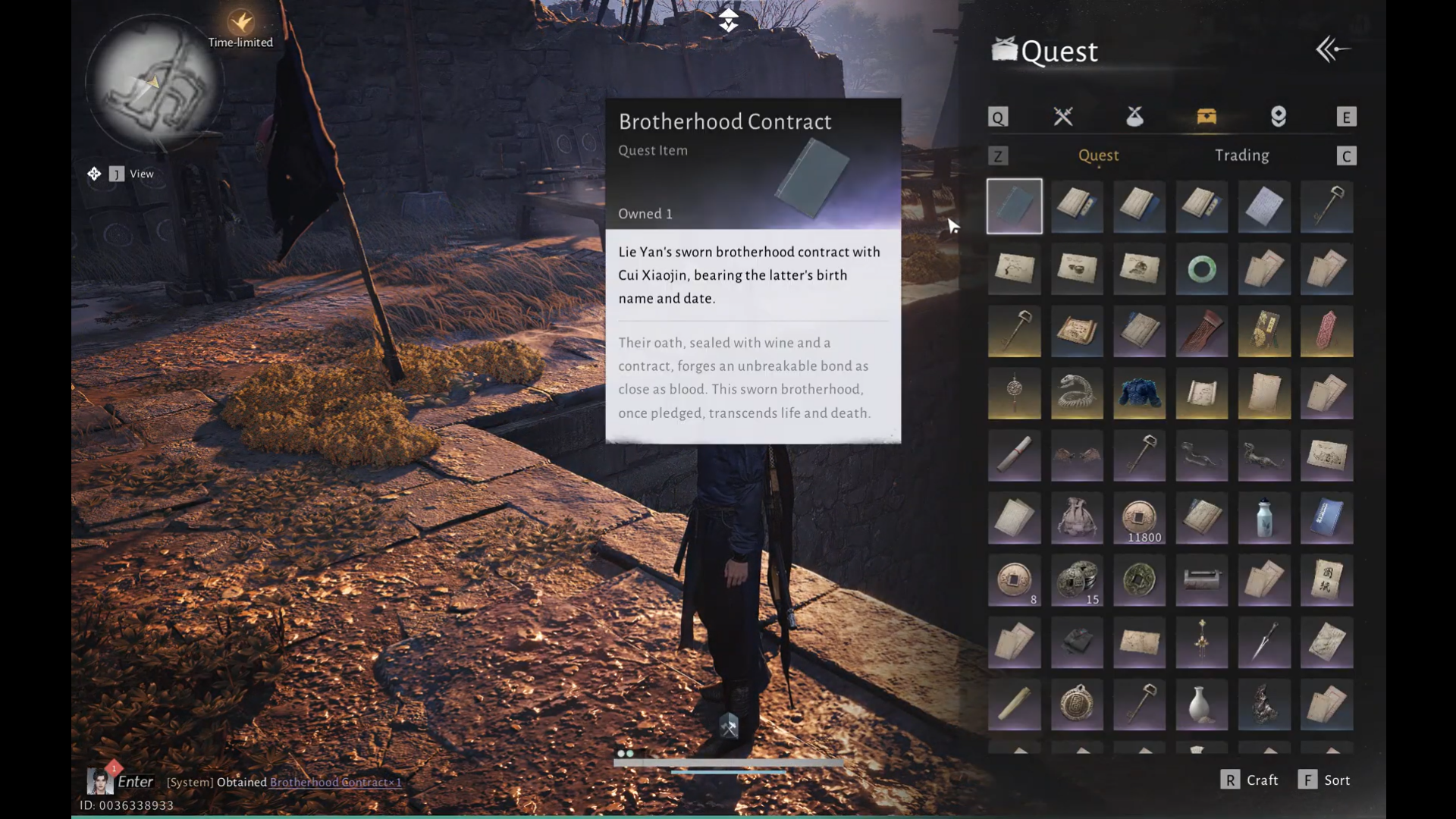Close the Quest inventory with back arrow
The height and width of the screenshot is (819, 1456).
click(1332, 50)
